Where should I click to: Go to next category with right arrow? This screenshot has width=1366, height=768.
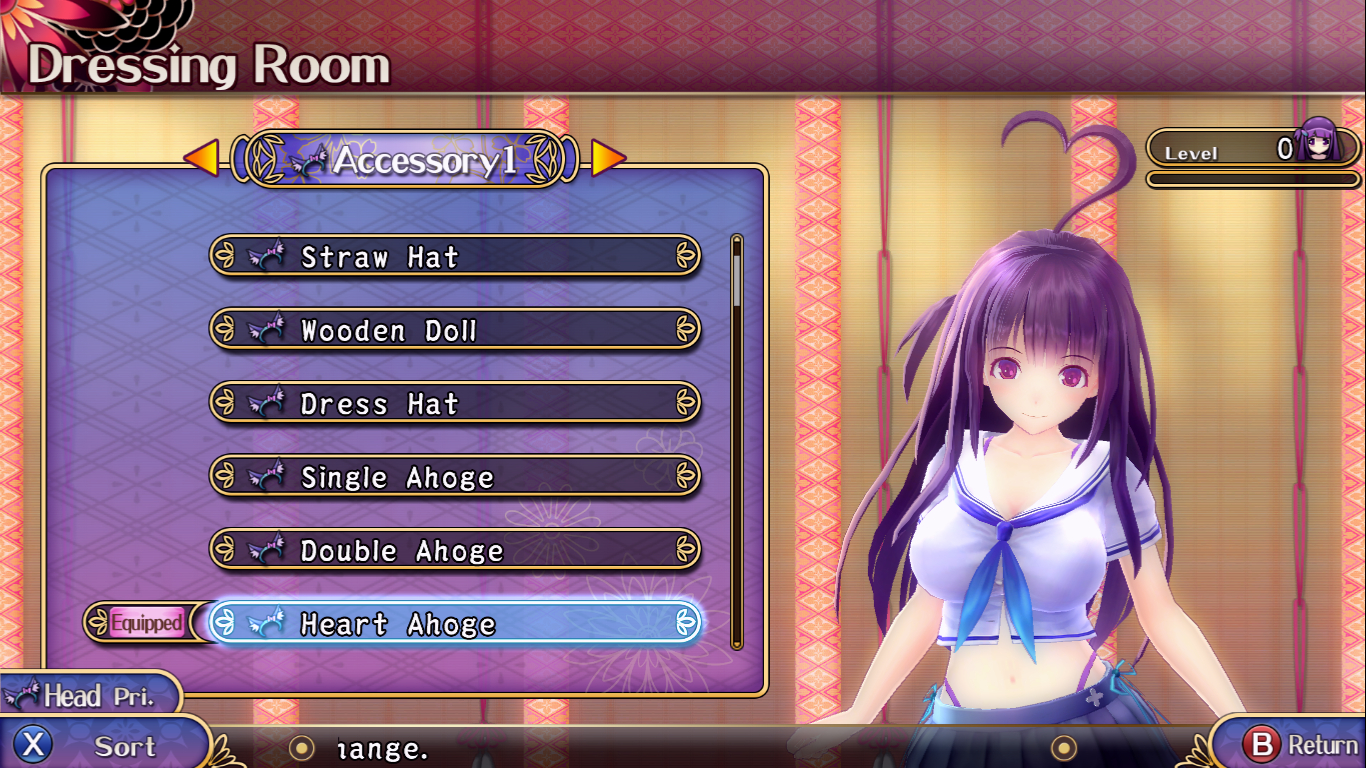point(608,158)
